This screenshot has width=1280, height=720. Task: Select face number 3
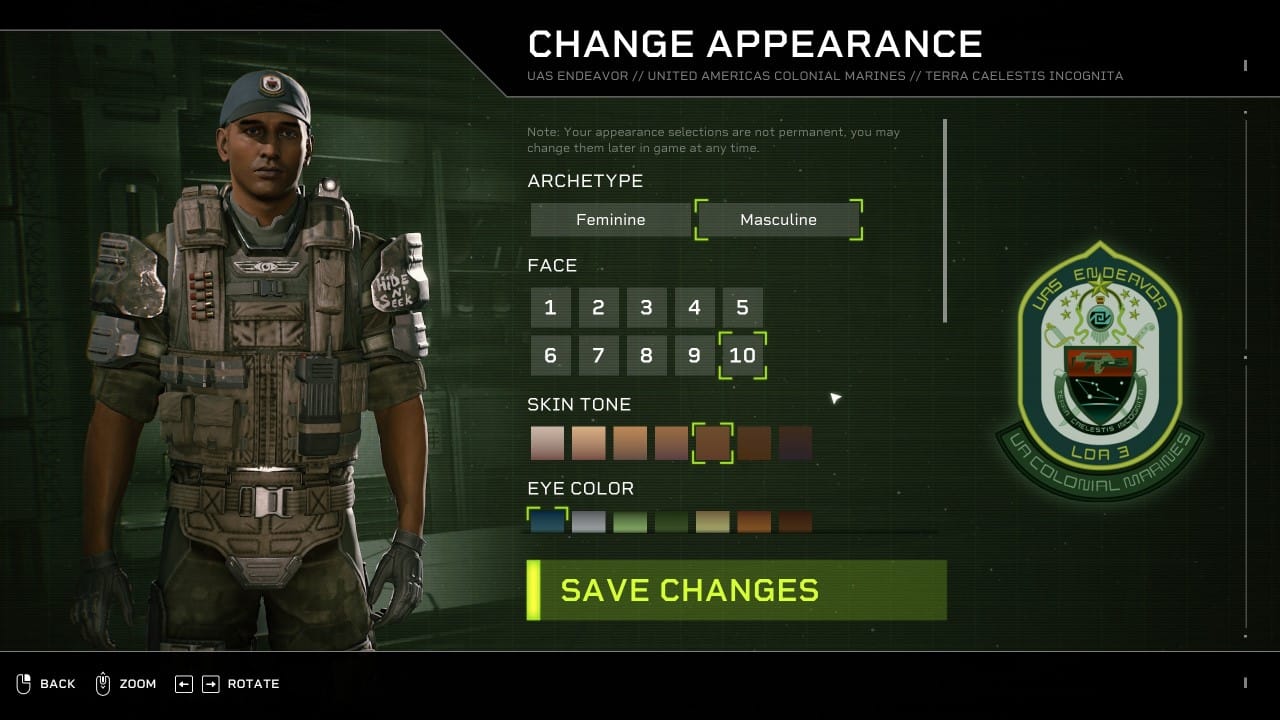click(646, 308)
